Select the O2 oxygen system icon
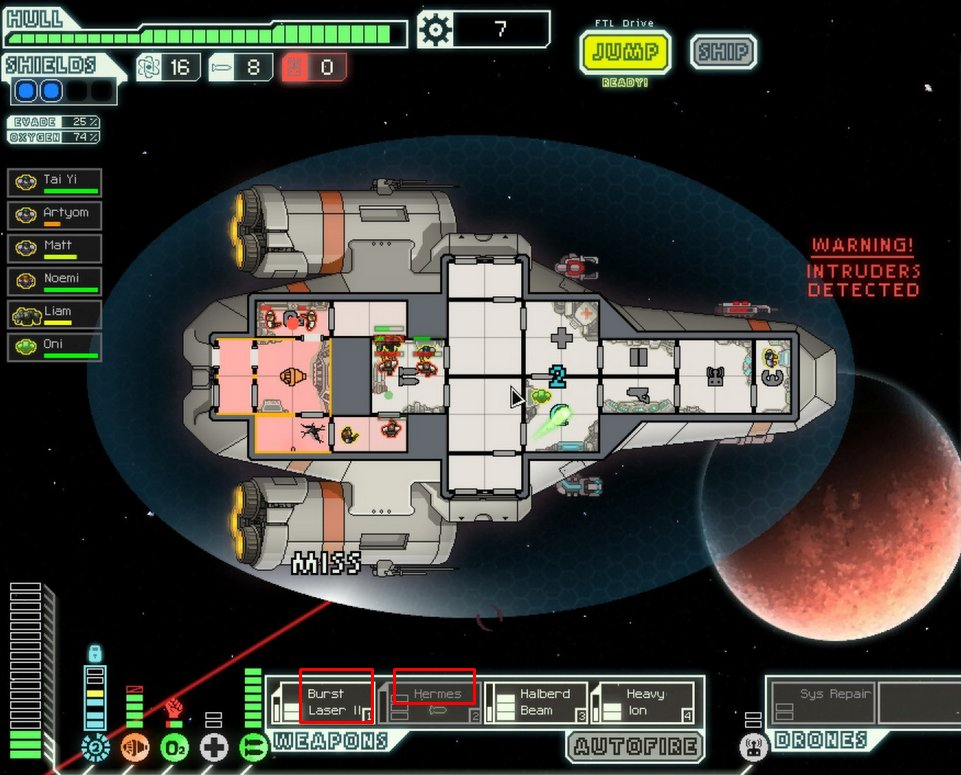The height and width of the screenshot is (775, 961). (175, 746)
